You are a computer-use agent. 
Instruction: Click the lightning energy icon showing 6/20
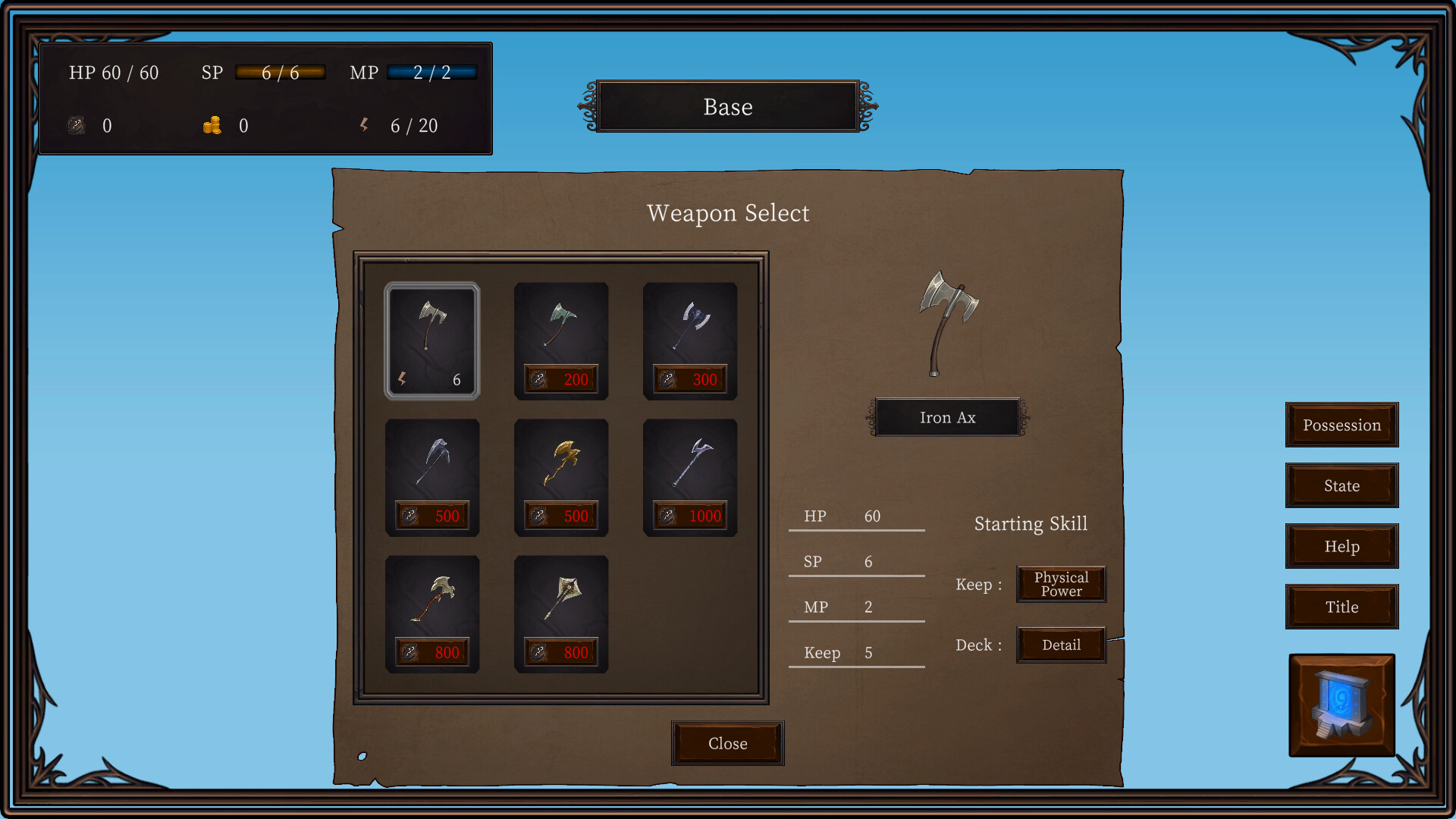point(365,126)
